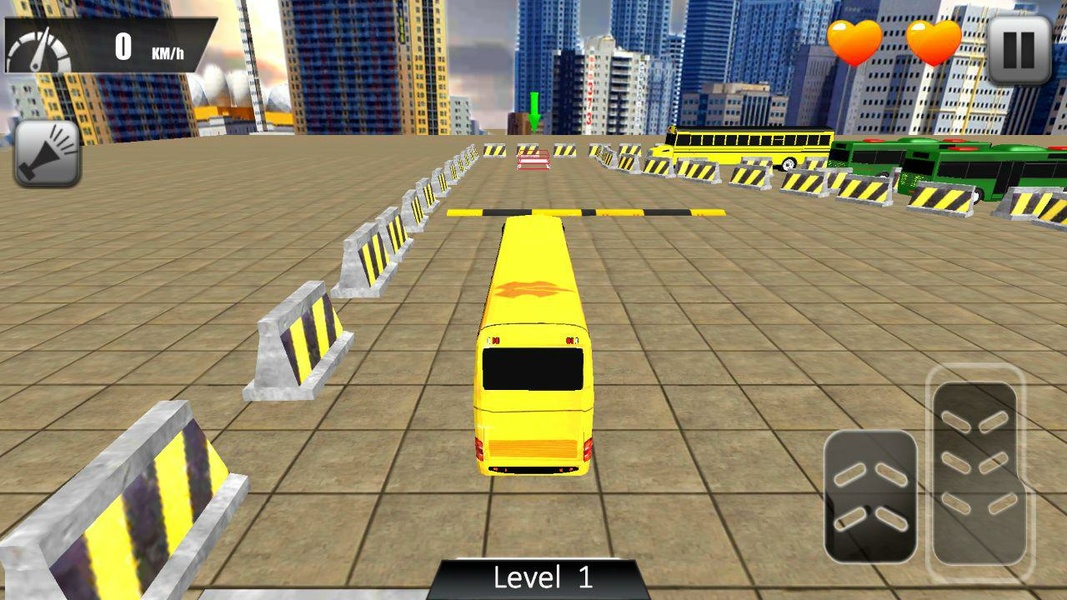Viewport: 1067px width, 600px height.
Task: Tap the brake pedal
Action: point(870,496)
